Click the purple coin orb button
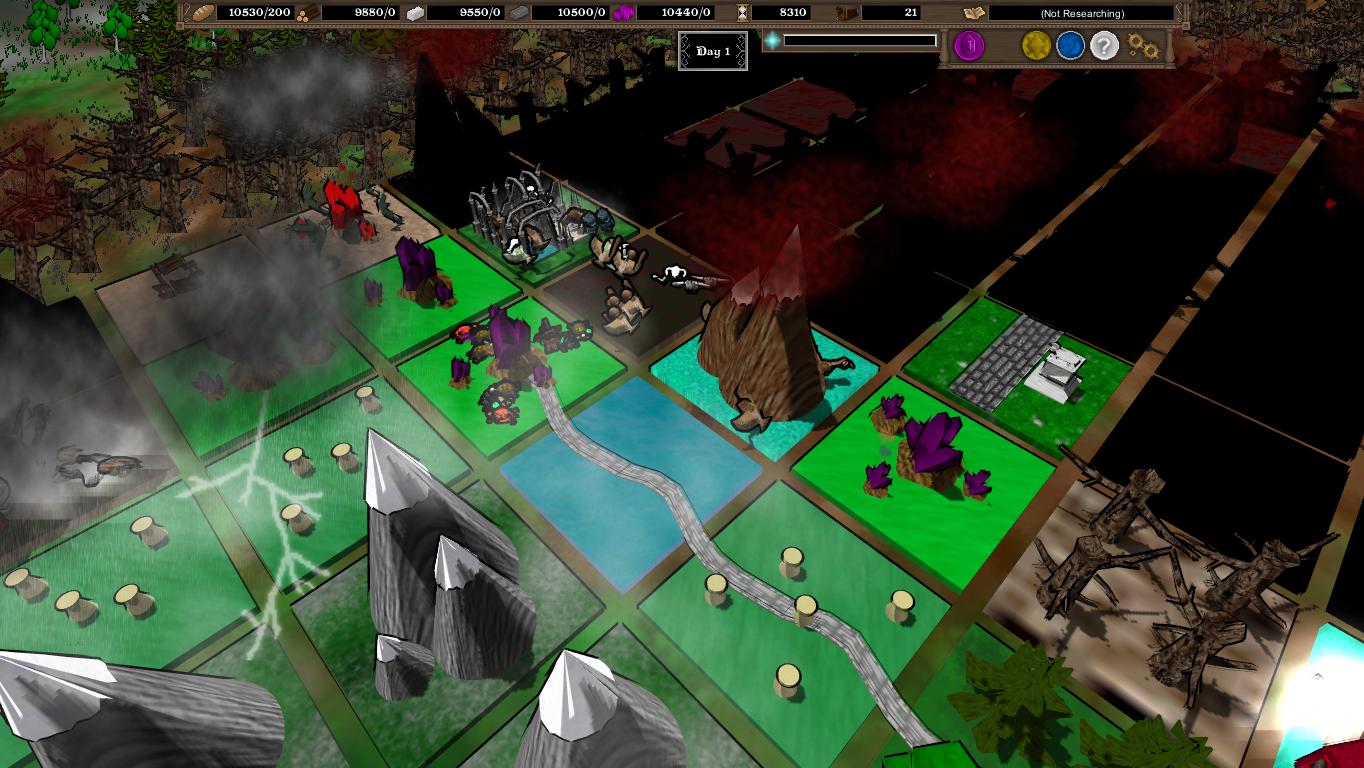 969,46
